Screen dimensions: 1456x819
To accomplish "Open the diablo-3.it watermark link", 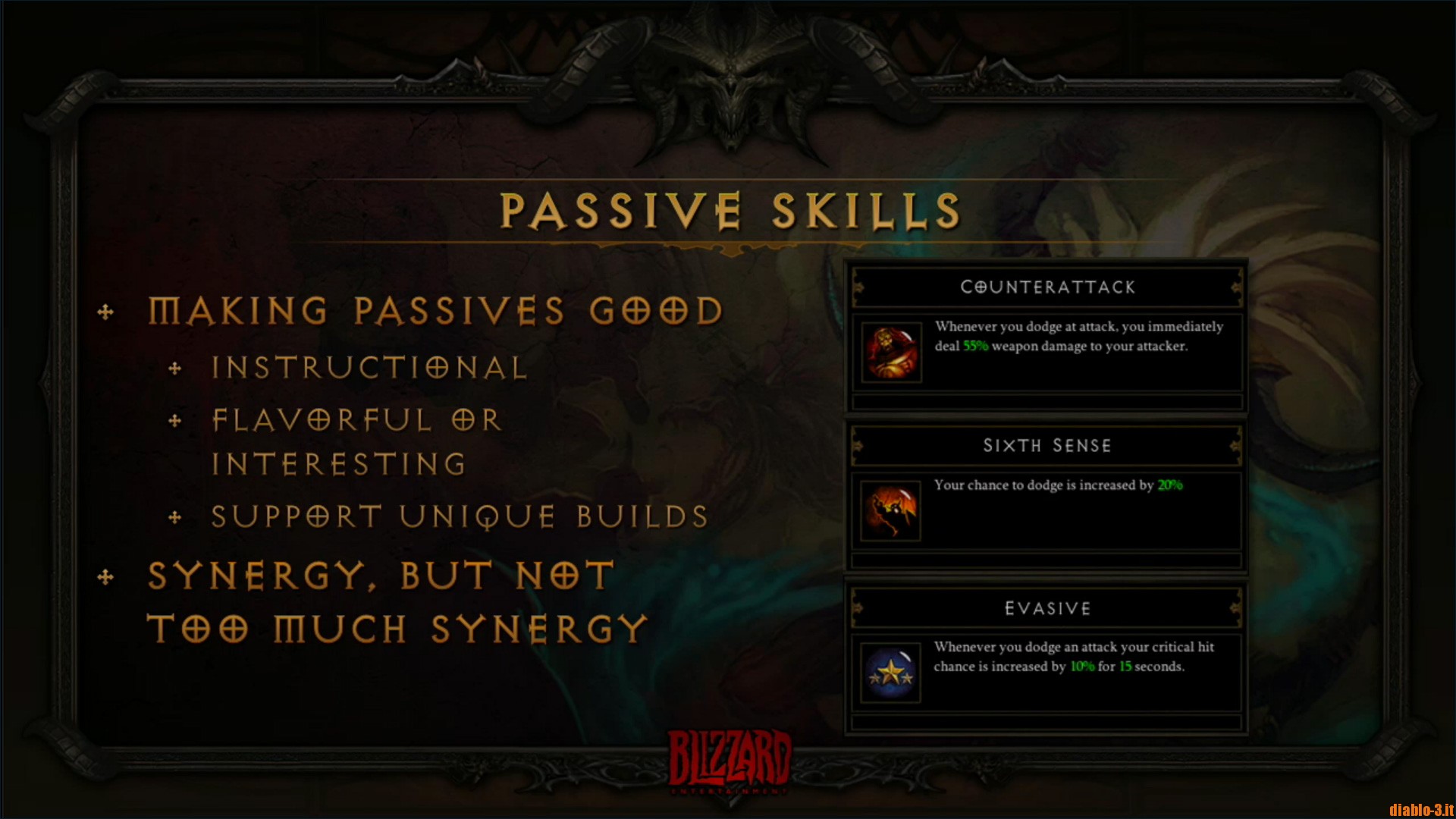I will 1420,809.
